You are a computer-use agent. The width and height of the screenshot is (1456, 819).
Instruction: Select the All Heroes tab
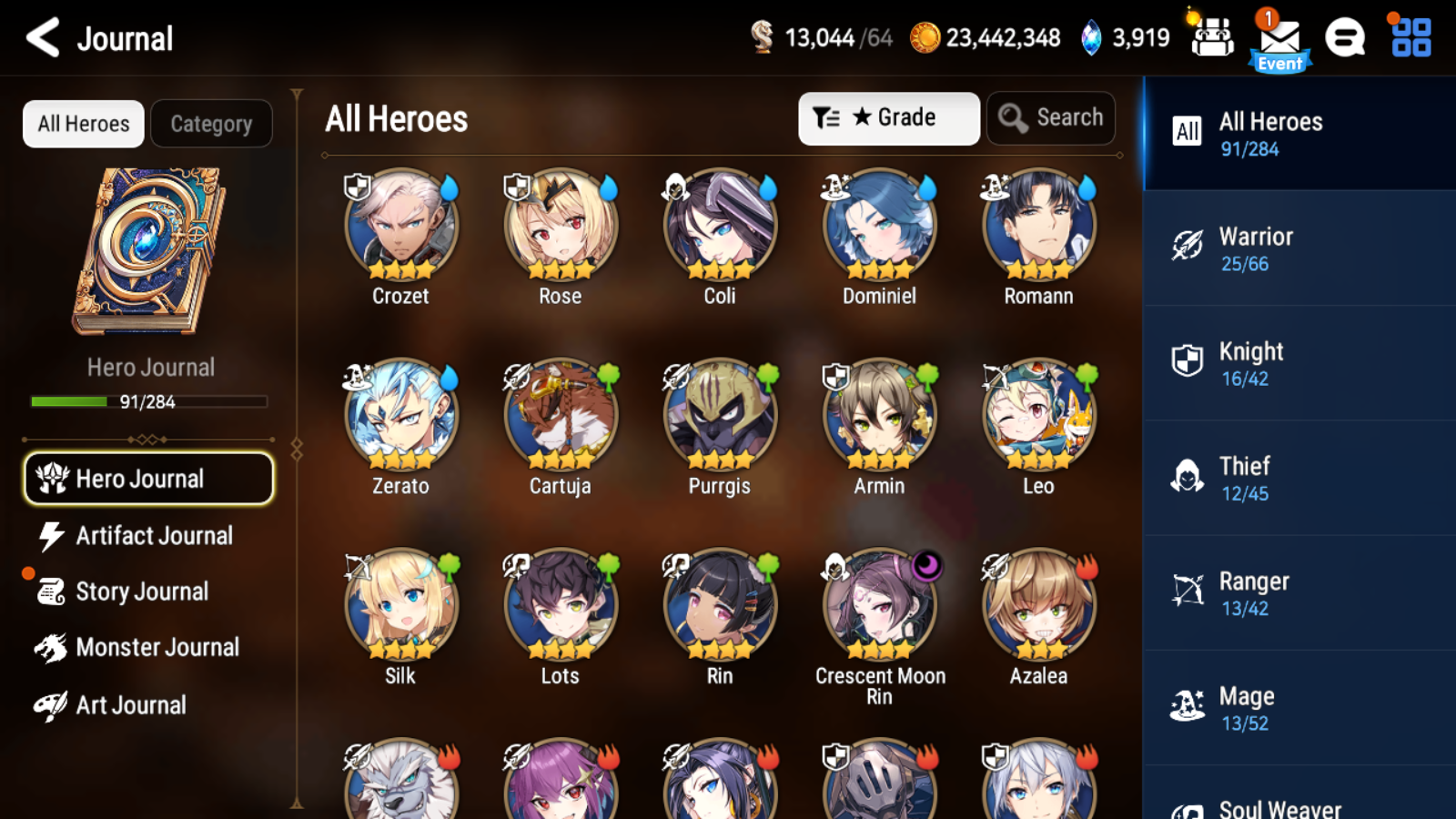(83, 123)
